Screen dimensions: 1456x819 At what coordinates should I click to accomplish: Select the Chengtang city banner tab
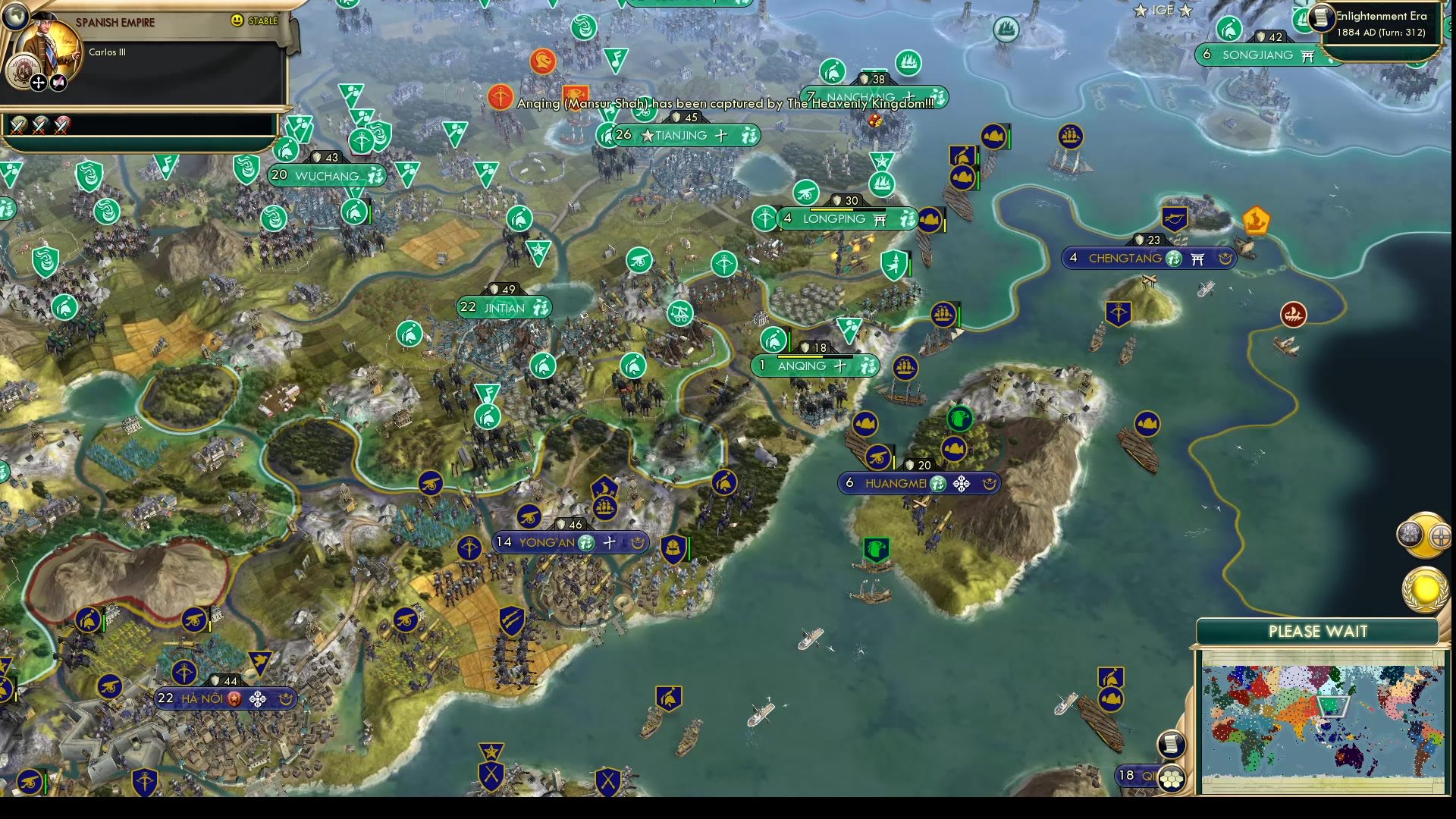(1145, 258)
